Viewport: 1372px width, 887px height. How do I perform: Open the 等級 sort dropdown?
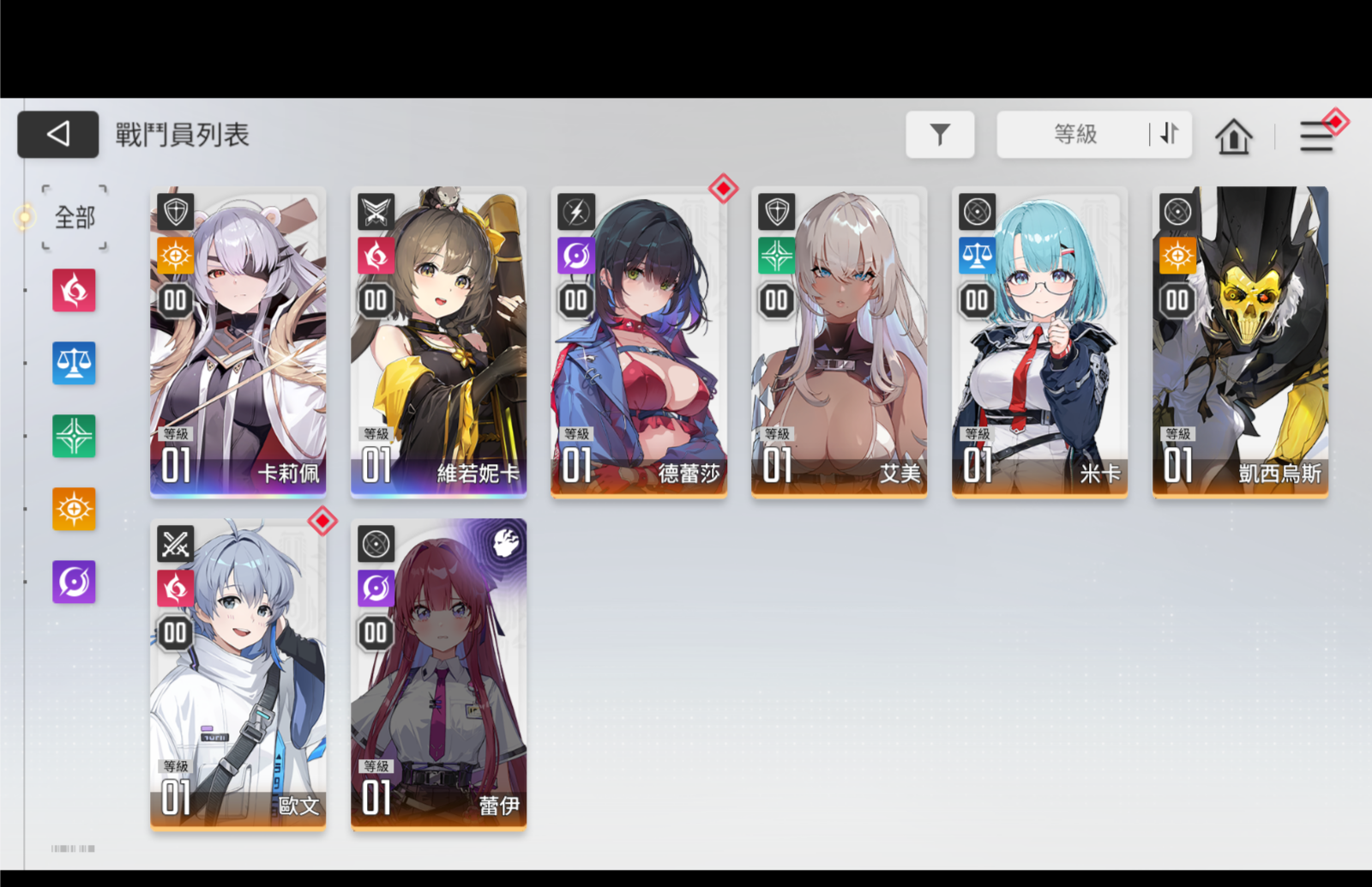(1074, 135)
